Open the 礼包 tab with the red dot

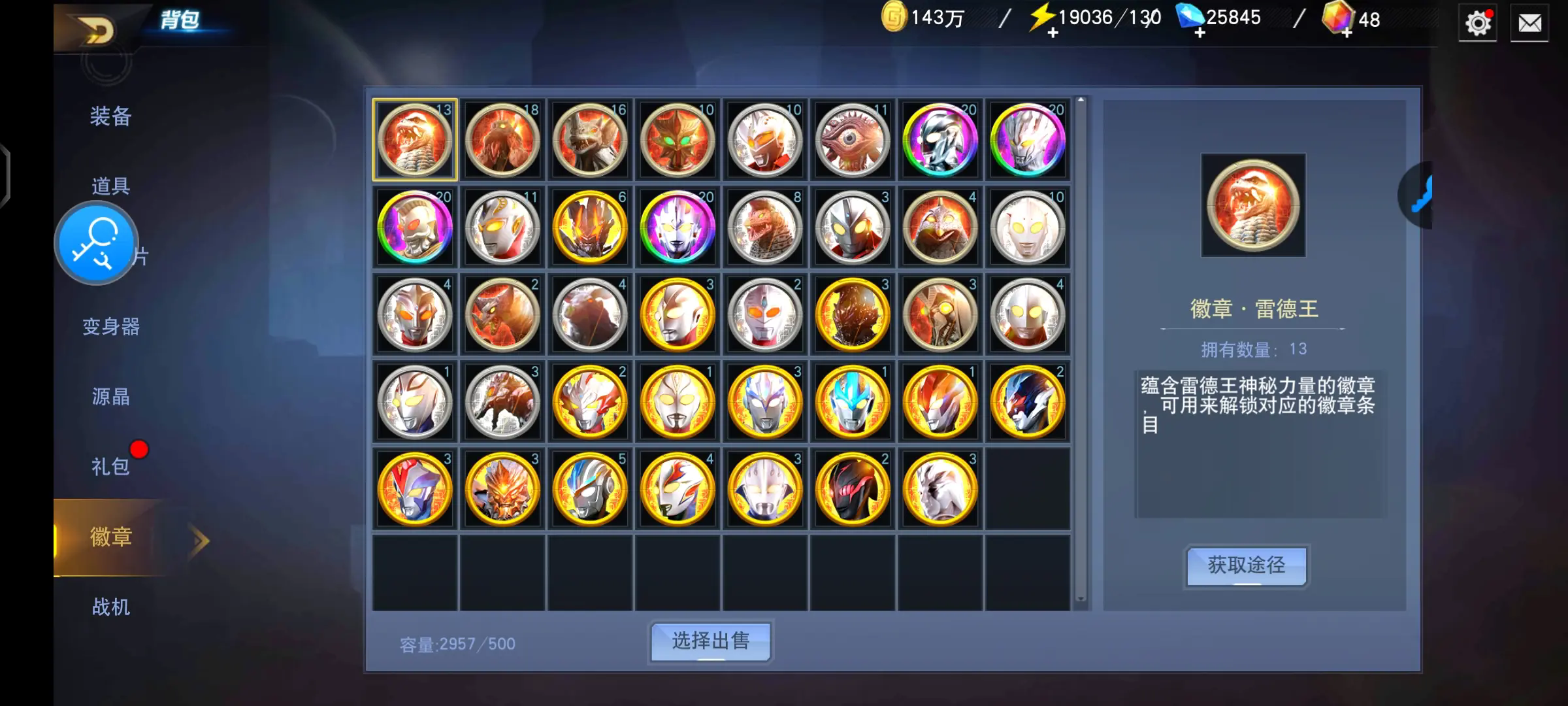tap(110, 467)
